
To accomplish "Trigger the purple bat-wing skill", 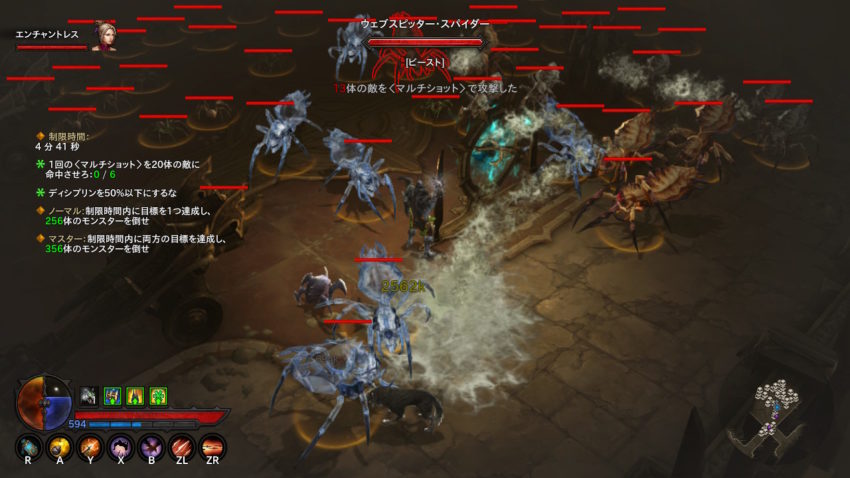I will tap(152, 447).
